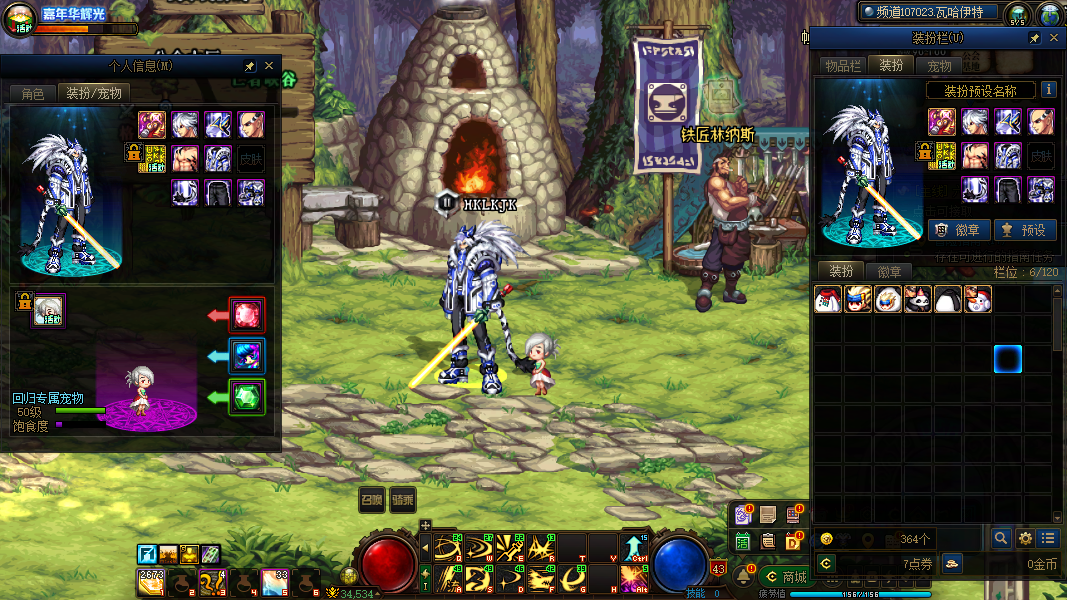Image resolution: width=1067 pixels, height=600 pixels.
Task: Pin the 装扮栏 window with the pin icon
Action: coord(1034,38)
